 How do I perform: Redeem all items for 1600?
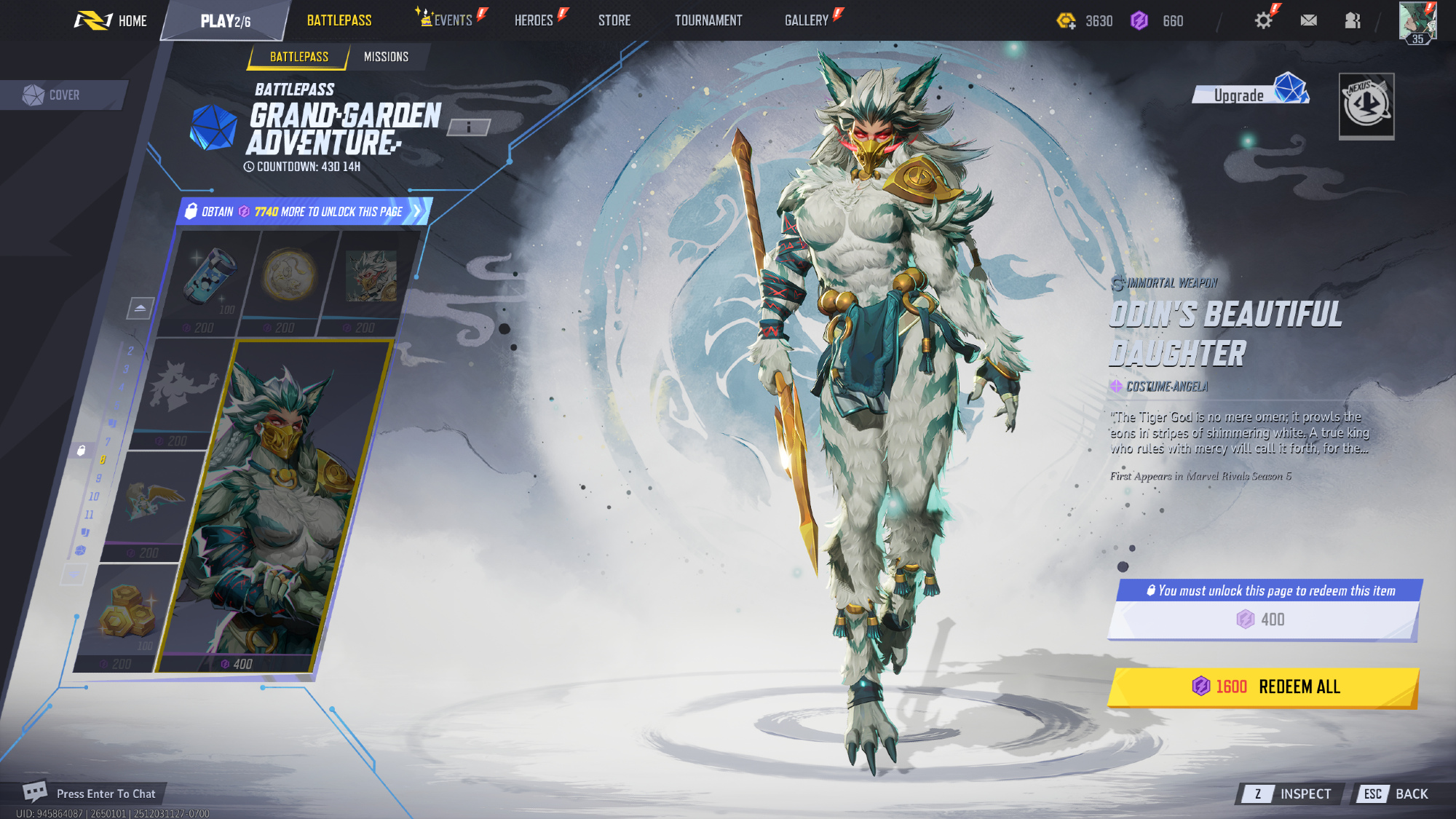[x=1265, y=687]
